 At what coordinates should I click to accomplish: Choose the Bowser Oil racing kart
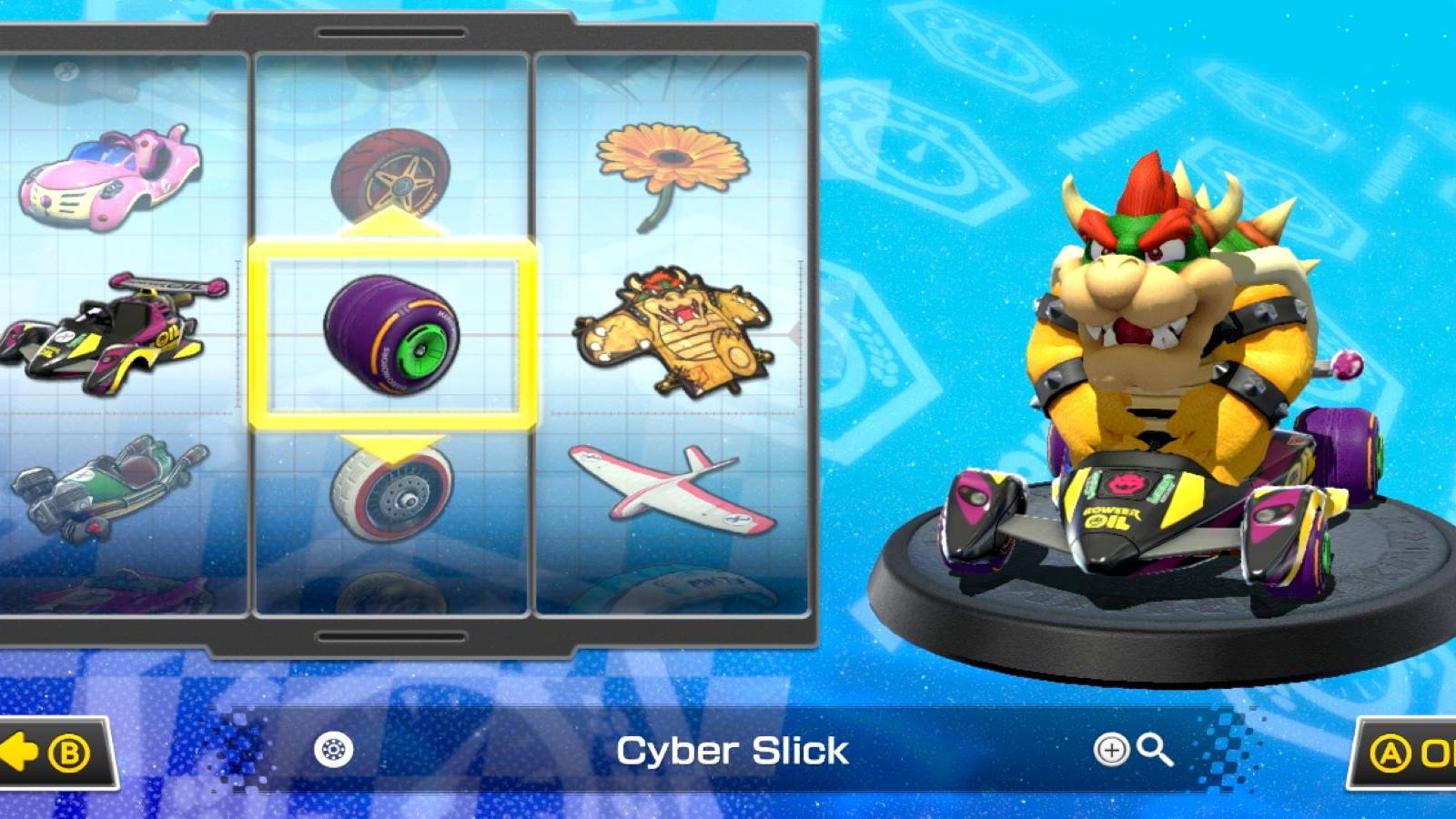point(109,337)
